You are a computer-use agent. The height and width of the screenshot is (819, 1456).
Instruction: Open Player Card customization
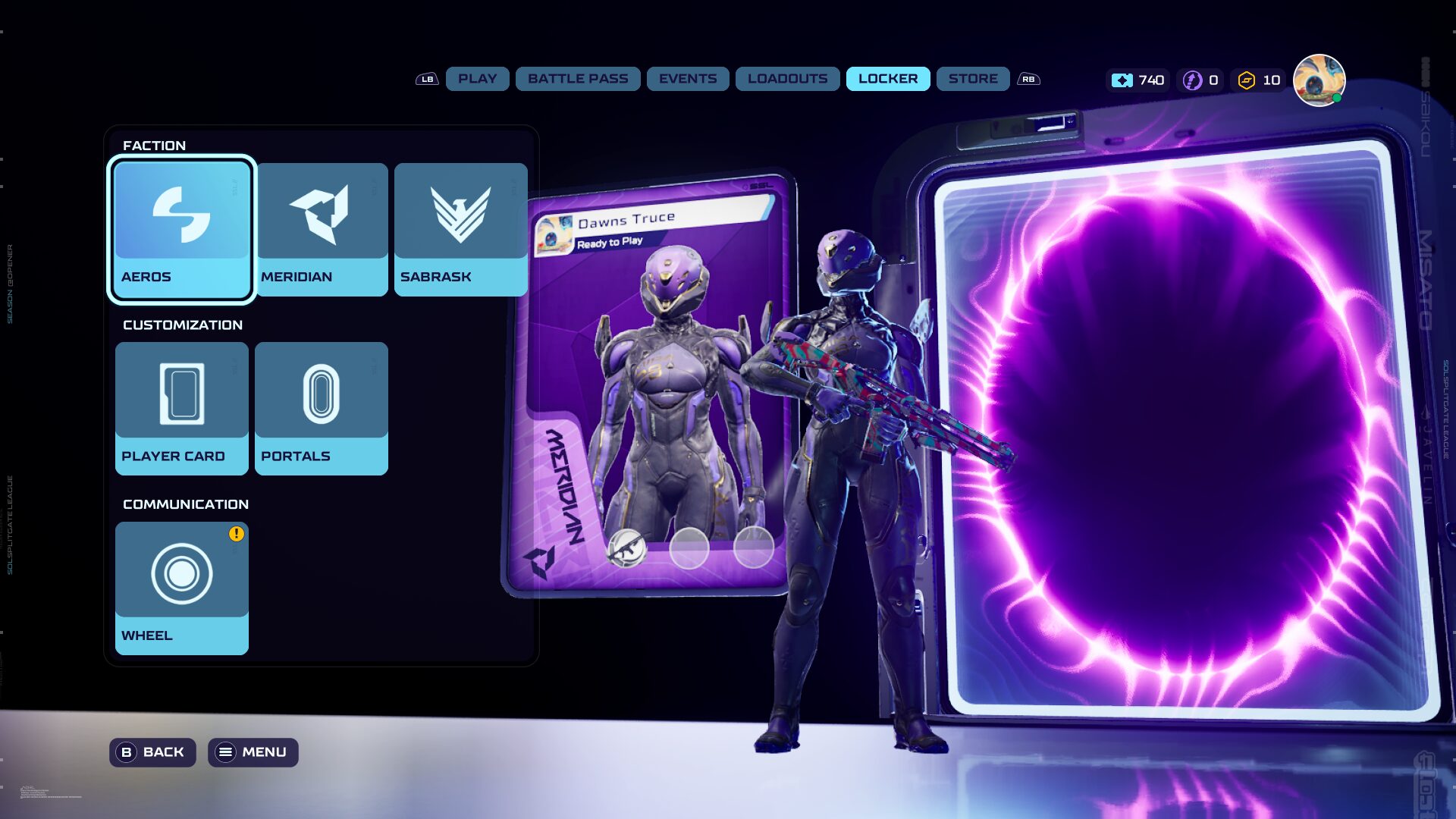point(181,408)
